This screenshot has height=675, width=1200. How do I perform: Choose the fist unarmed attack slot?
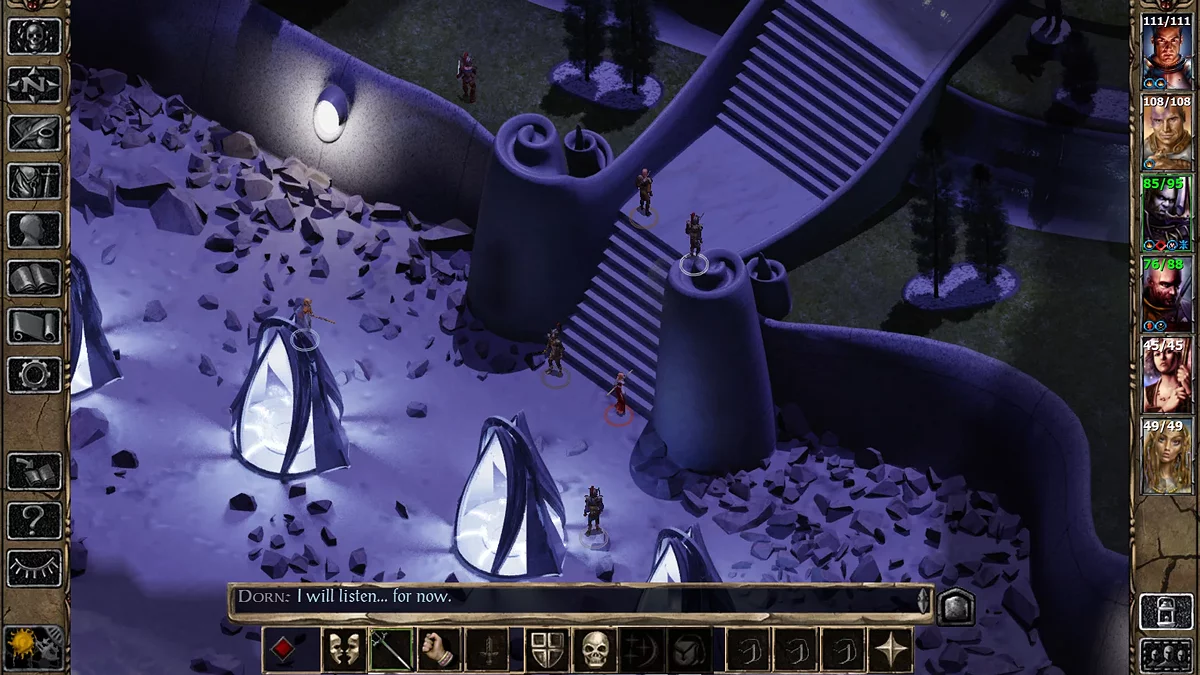[439, 650]
